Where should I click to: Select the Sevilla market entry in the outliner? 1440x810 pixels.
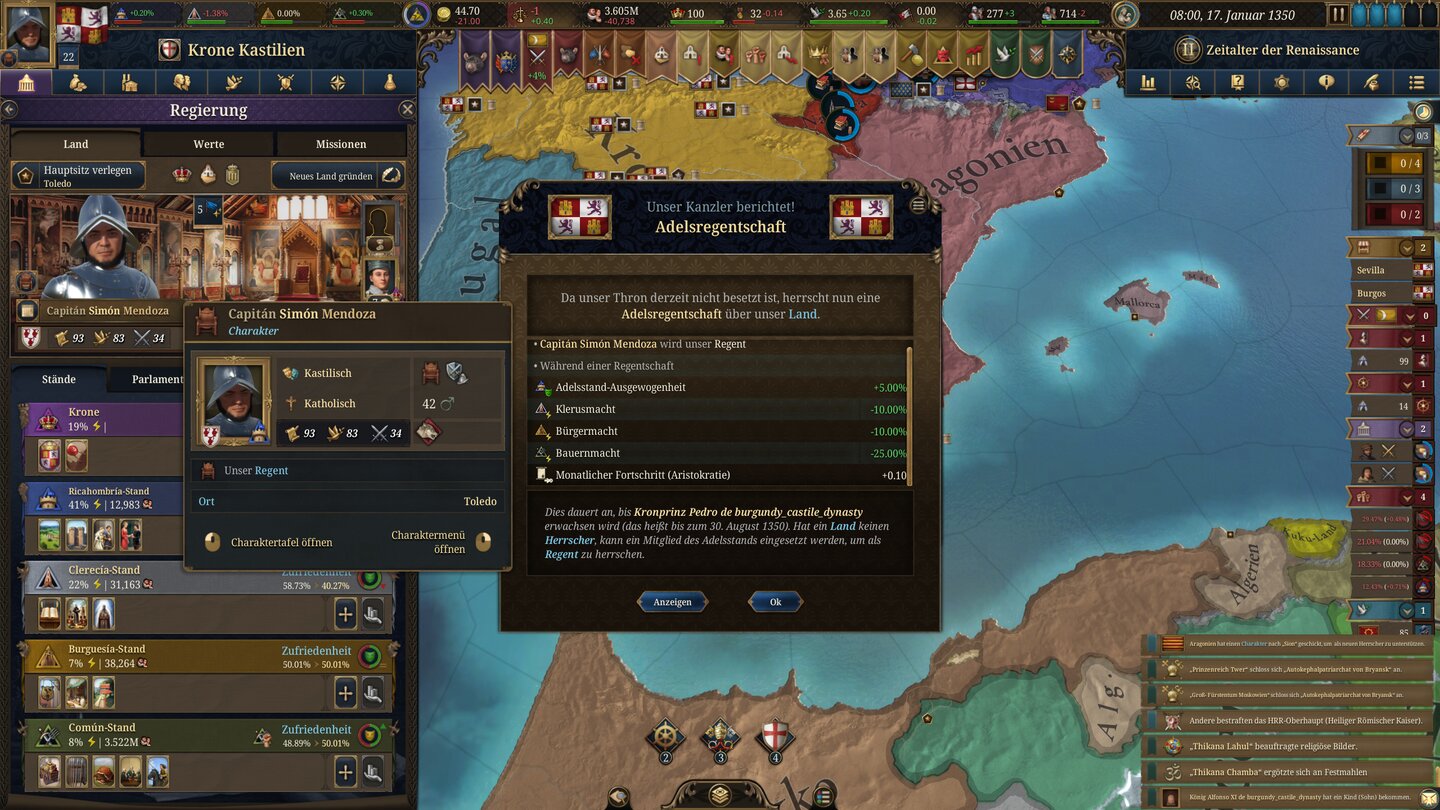point(1373,269)
